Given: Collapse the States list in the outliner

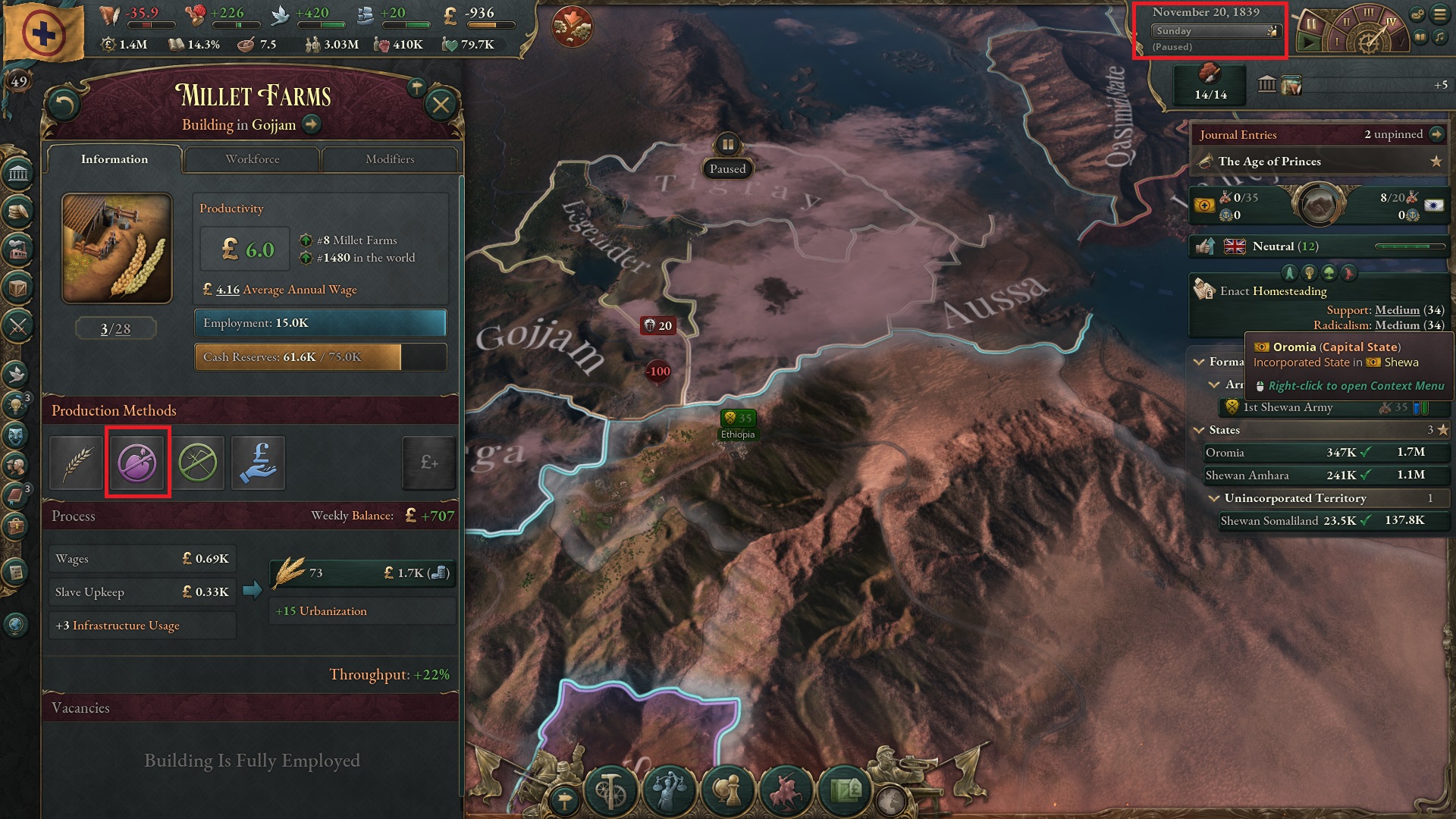Looking at the screenshot, I should [1198, 430].
